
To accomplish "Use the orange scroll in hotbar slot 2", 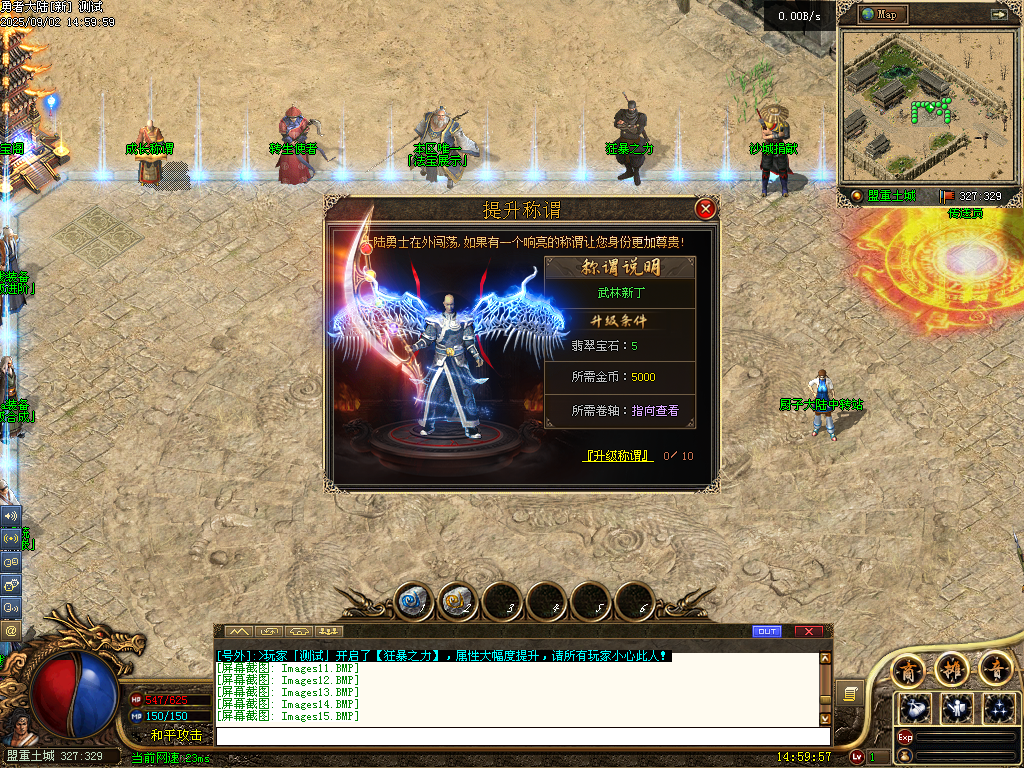I will [458, 601].
